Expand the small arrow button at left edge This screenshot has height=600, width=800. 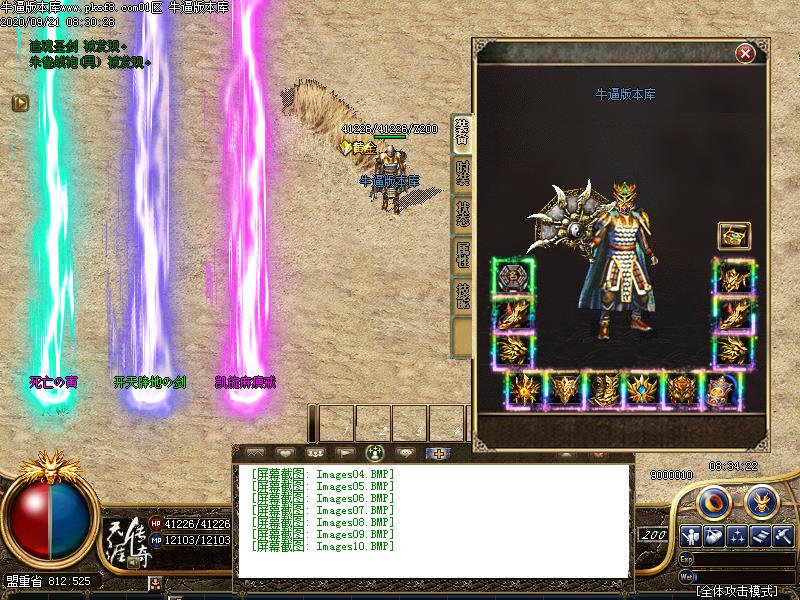coord(19,102)
